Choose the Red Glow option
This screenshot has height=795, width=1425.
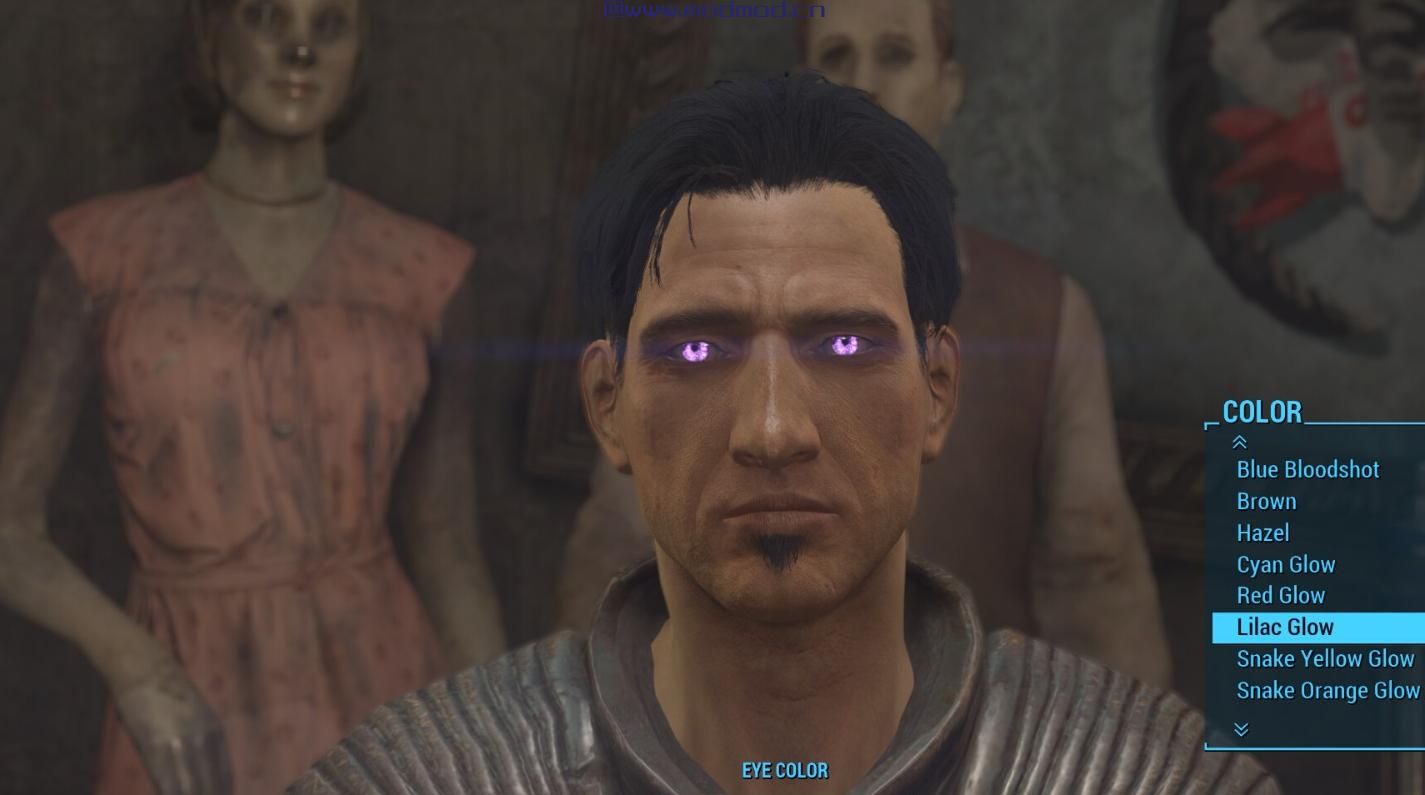point(1280,596)
